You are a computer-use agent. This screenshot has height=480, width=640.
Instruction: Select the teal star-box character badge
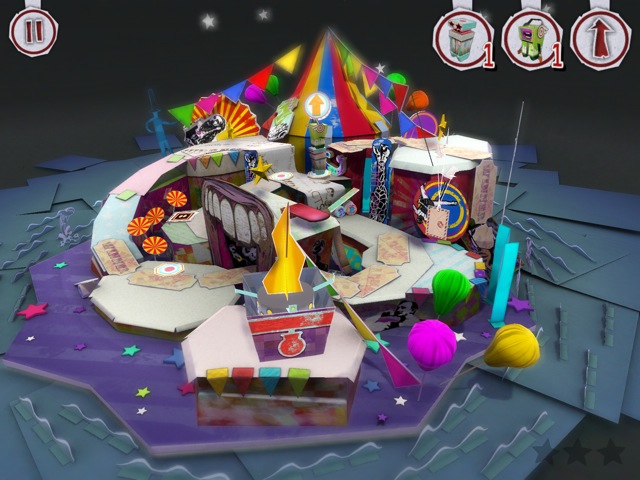(x=463, y=42)
